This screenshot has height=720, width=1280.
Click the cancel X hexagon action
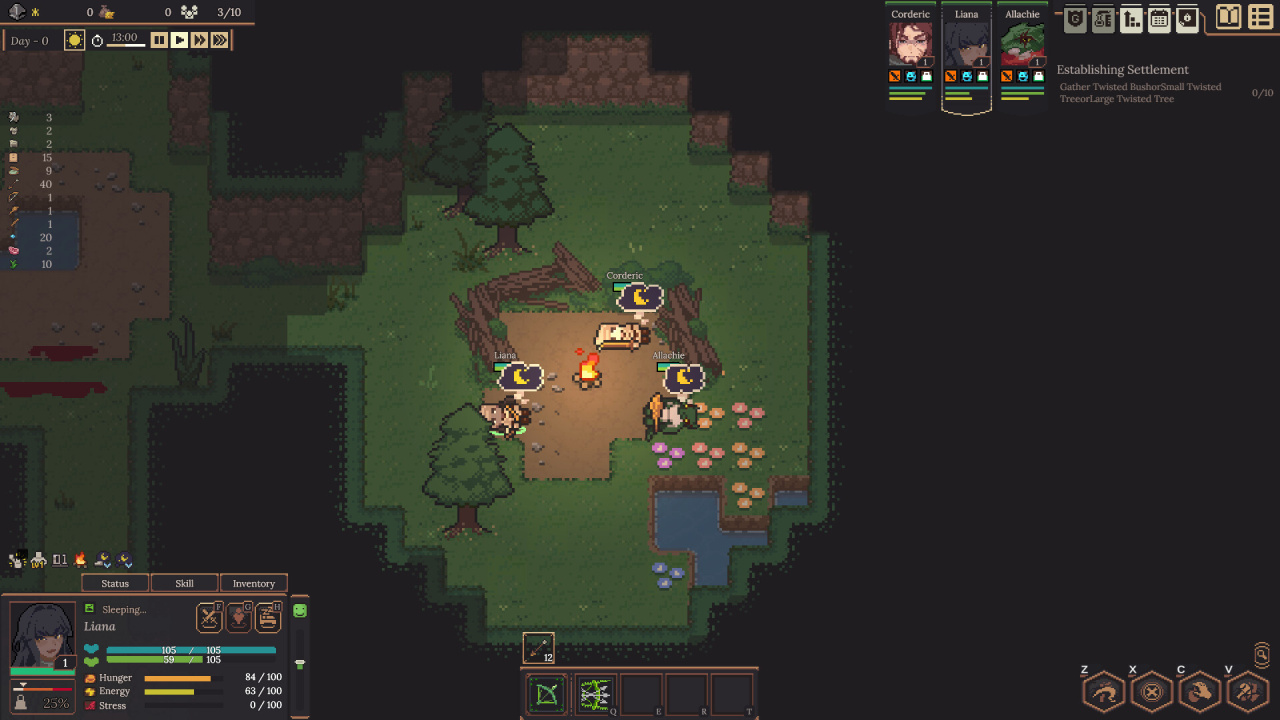click(x=1151, y=691)
